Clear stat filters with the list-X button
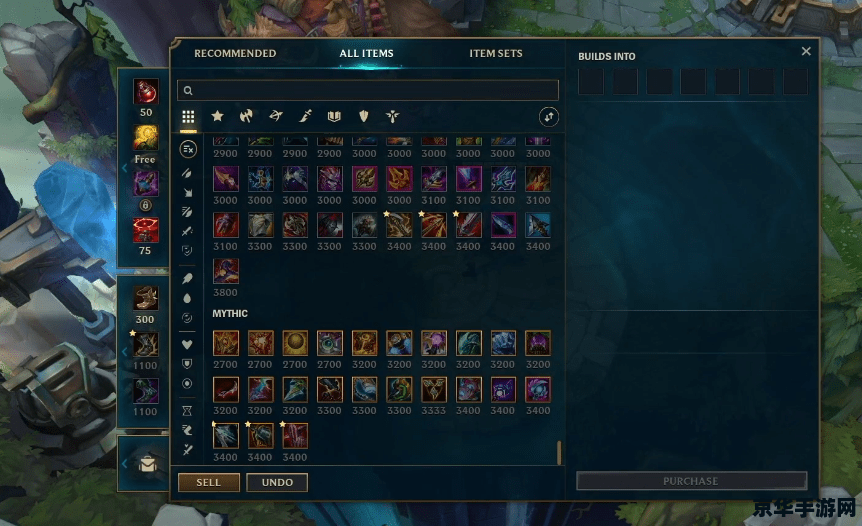Image resolution: width=862 pixels, height=526 pixels. coord(188,149)
